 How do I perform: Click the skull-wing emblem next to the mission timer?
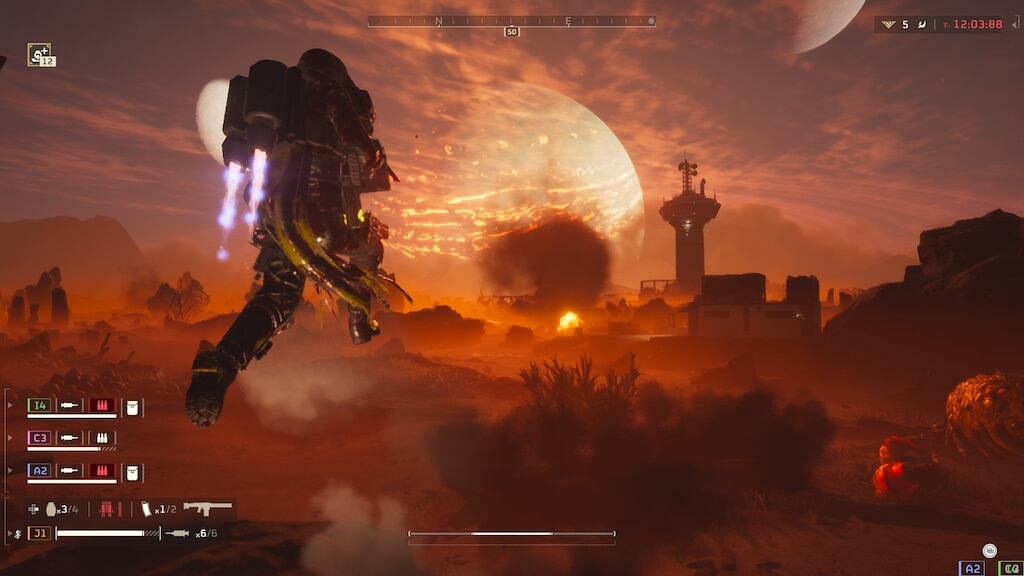point(887,24)
